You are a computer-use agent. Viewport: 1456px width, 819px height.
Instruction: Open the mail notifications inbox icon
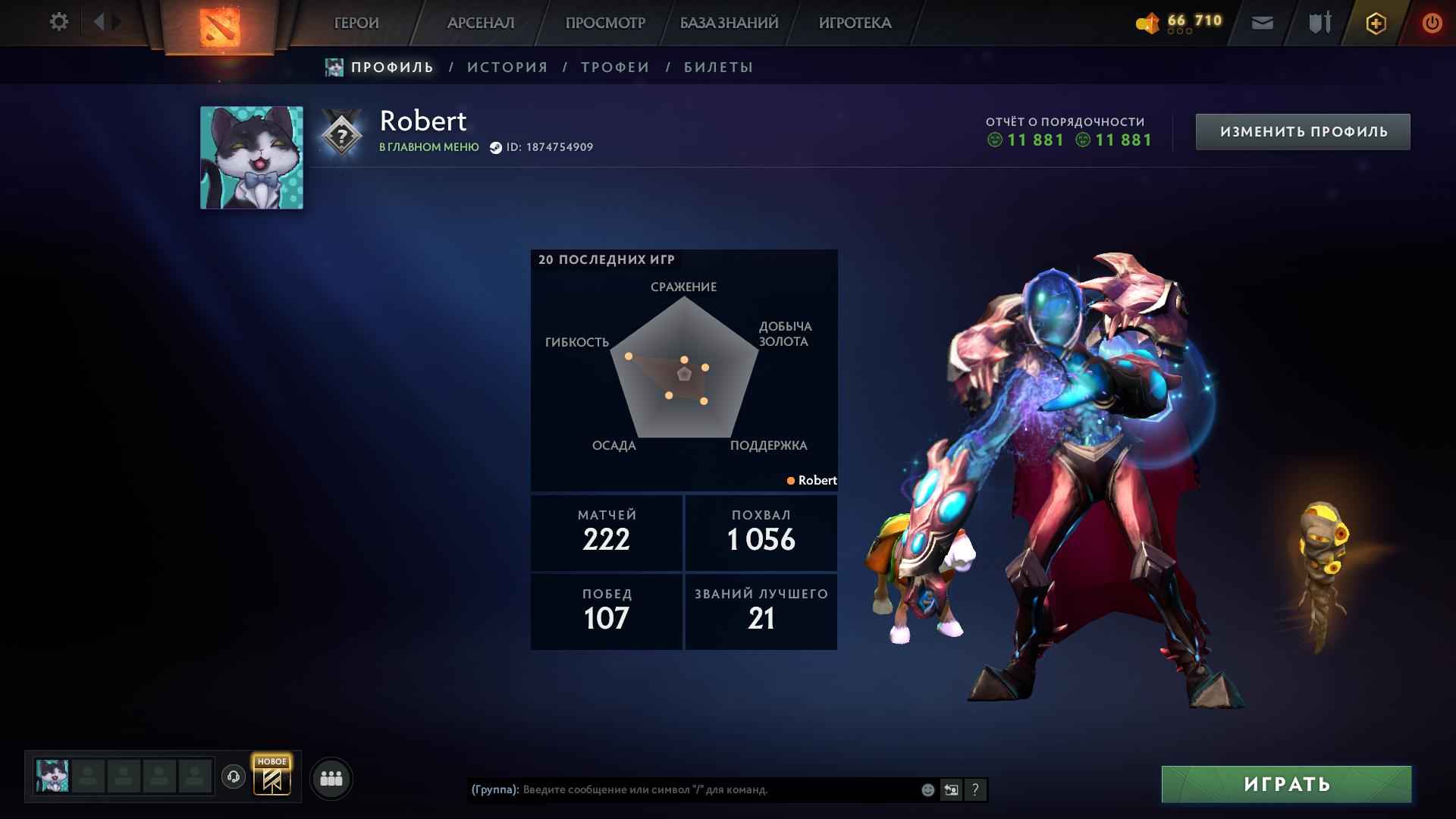1261,23
